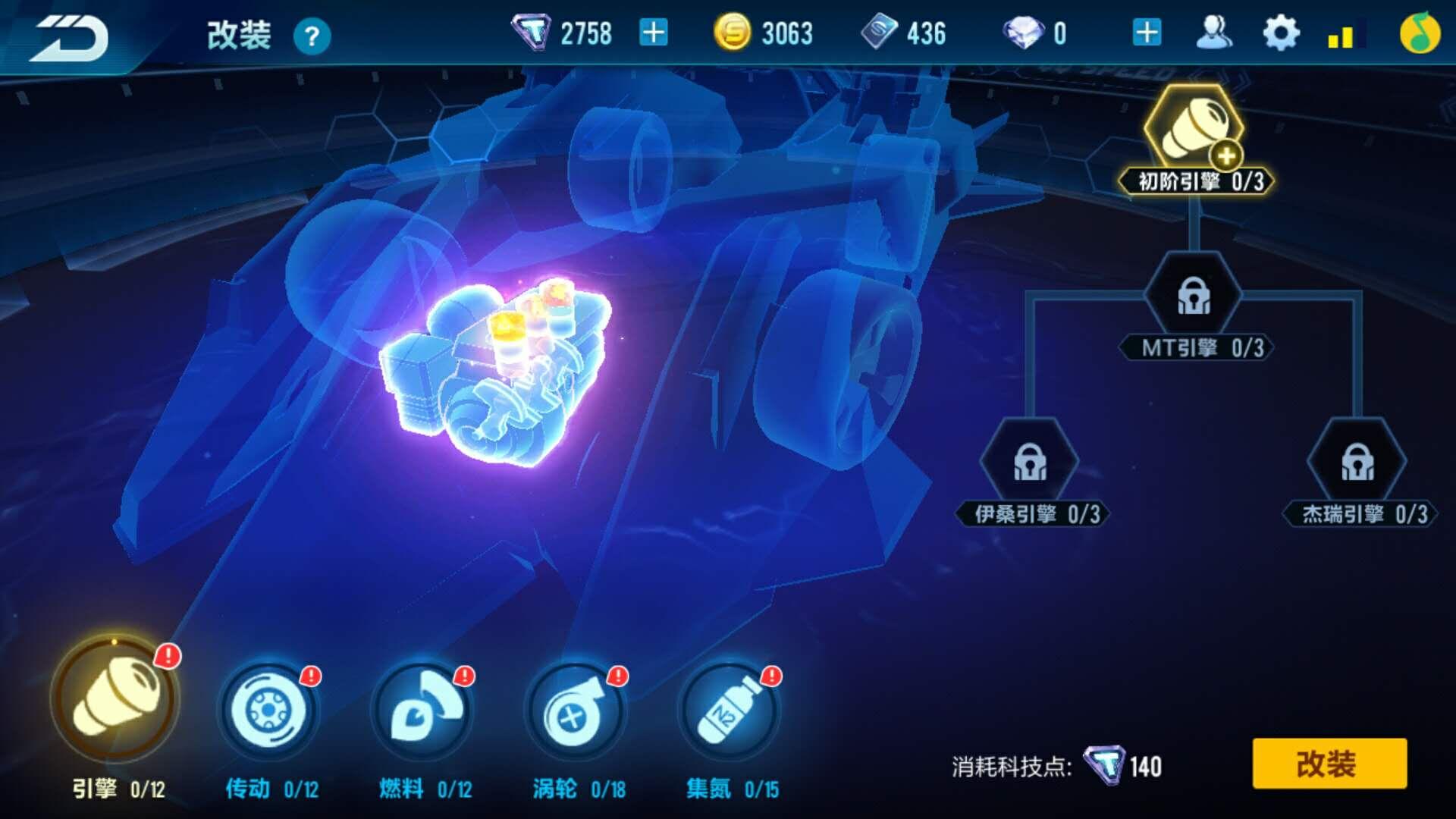
Task: Switch to the 燃料 fuel category
Action: pyautogui.click(x=423, y=711)
